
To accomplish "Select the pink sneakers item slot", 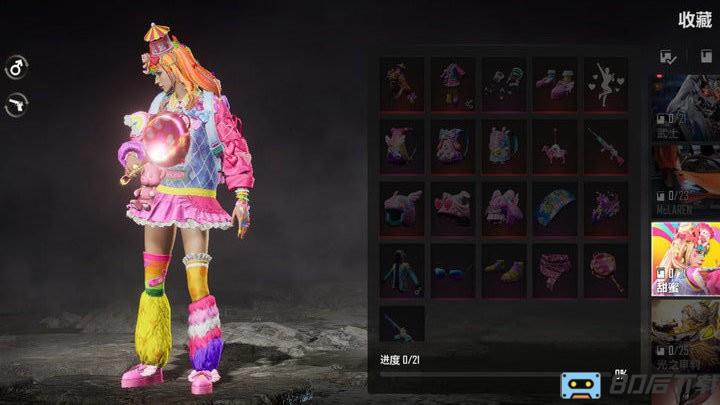I will pyautogui.click(x=555, y=83).
